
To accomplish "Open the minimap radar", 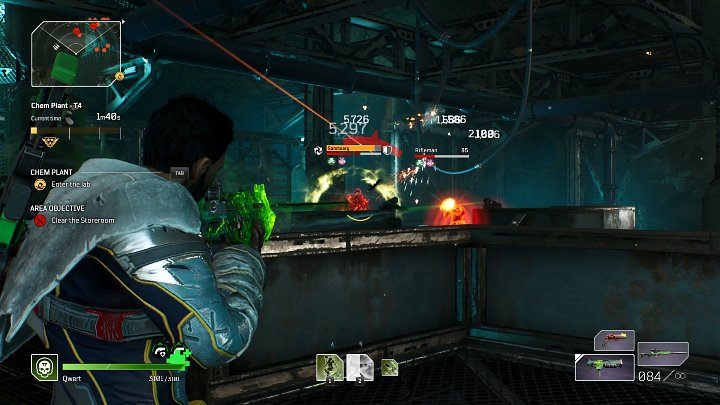I will click(76, 50).
